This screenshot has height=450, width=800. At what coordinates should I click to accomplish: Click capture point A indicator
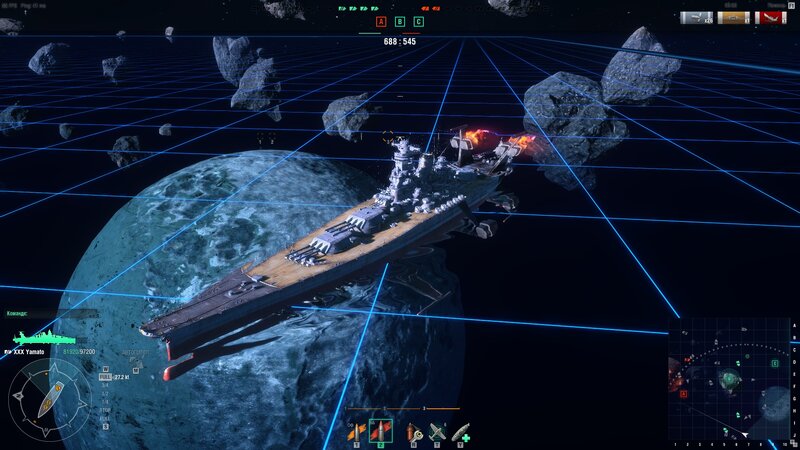click(381, 21)
